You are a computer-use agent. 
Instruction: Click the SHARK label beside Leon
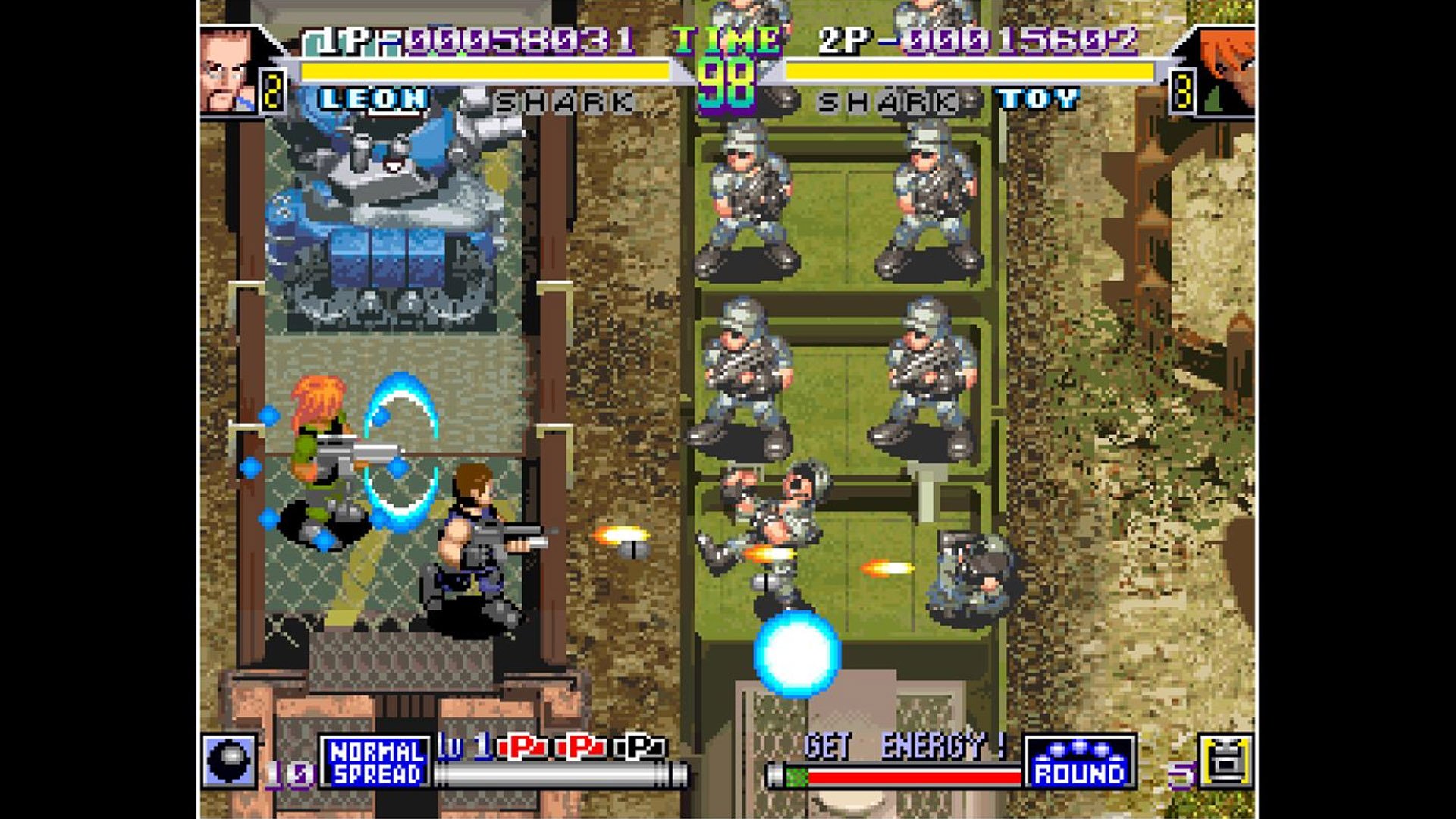click(565, 99)
